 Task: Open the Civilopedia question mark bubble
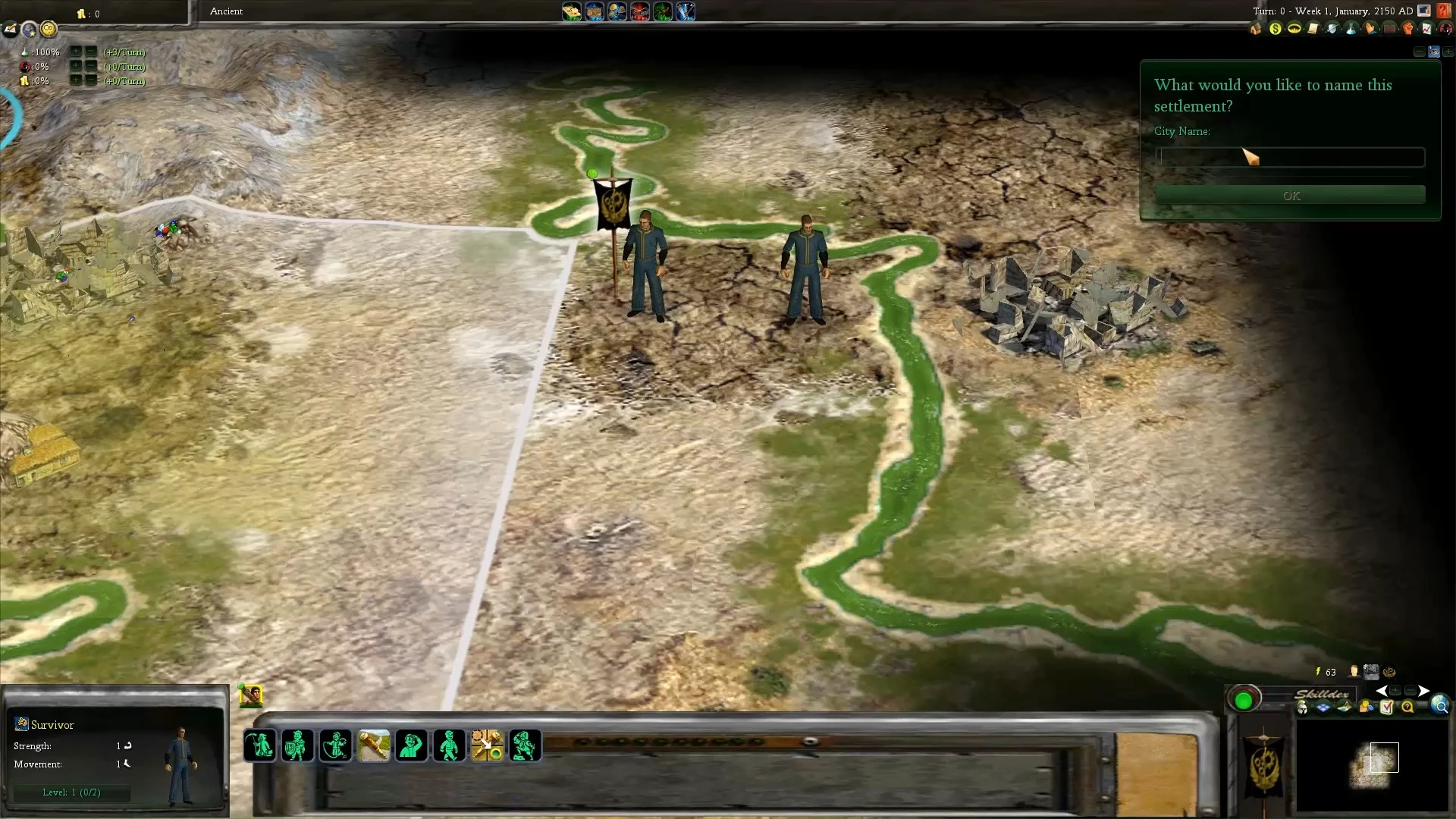pyautogui.click(x=1408, y=707)
